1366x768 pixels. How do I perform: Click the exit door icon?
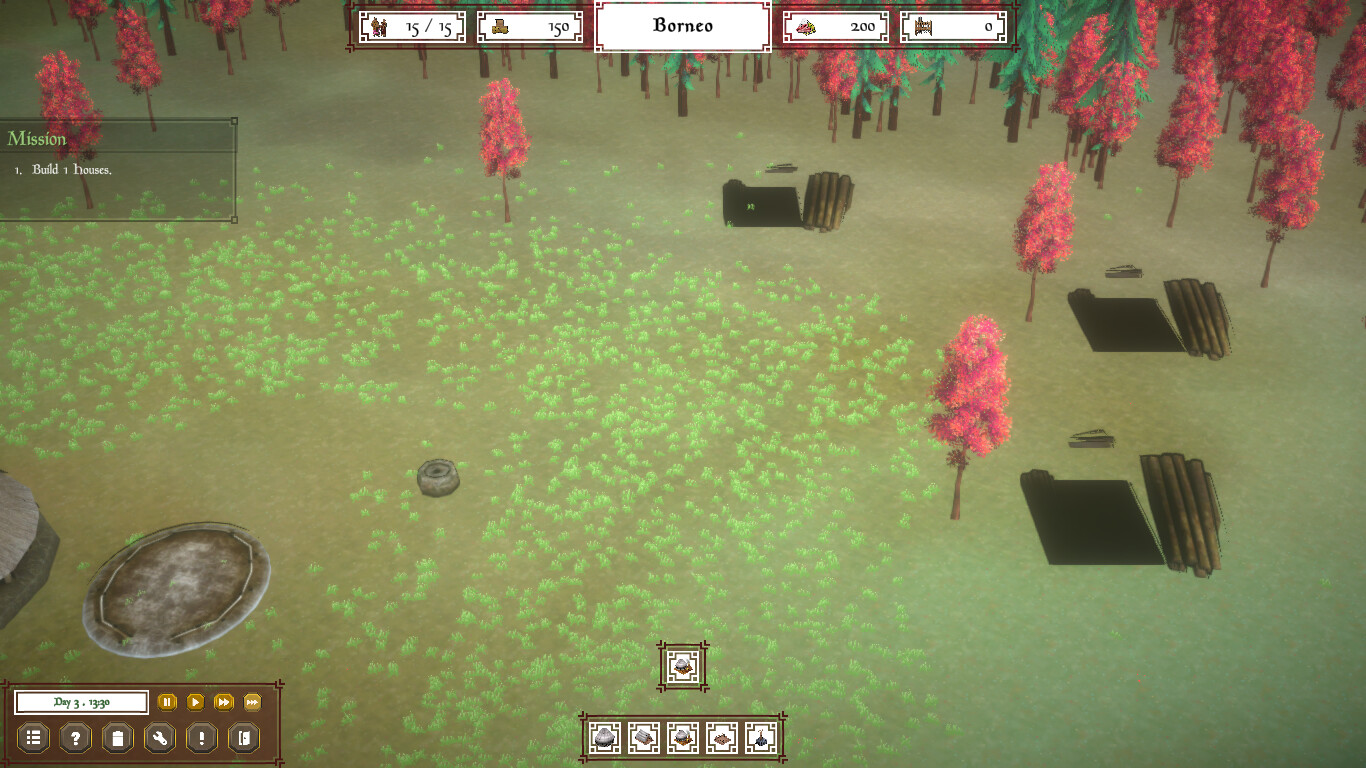[x=244, y=738]
